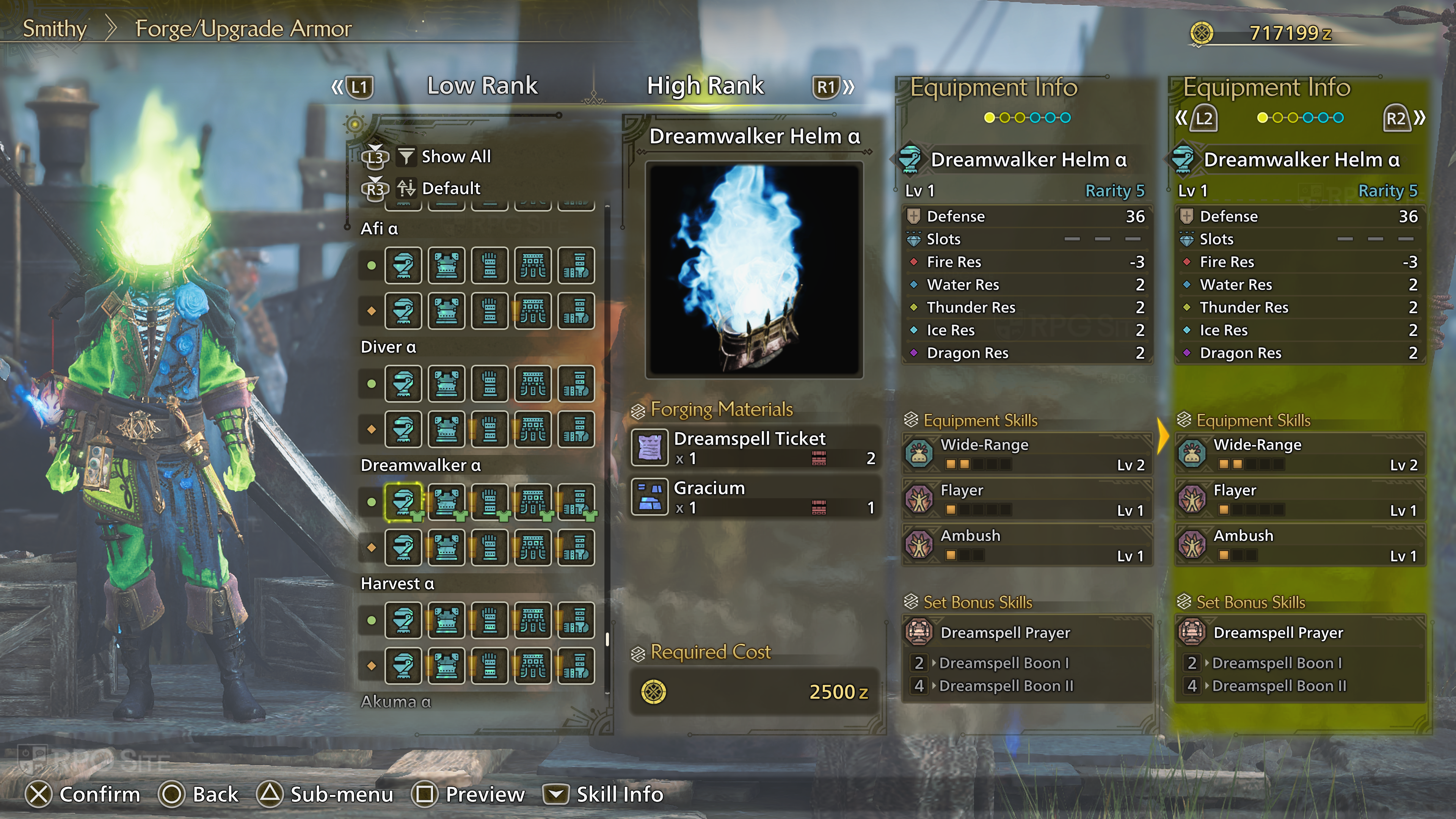1456x819 pixels.
Task: Select the checkmarked Dreamwalker α waist armor icon
Action: pyautogui.click(x=532, y=501)
